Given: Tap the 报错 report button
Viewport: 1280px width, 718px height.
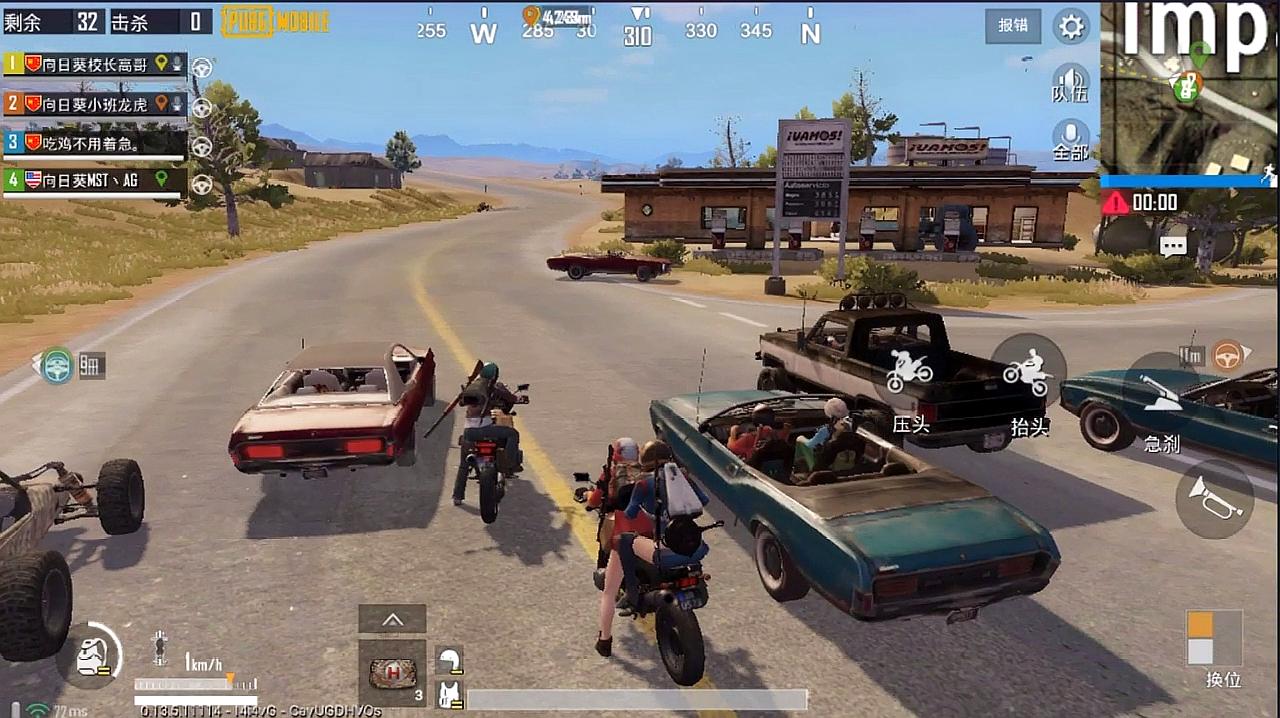Looking at the screenshot, I should coord(1012,26).
